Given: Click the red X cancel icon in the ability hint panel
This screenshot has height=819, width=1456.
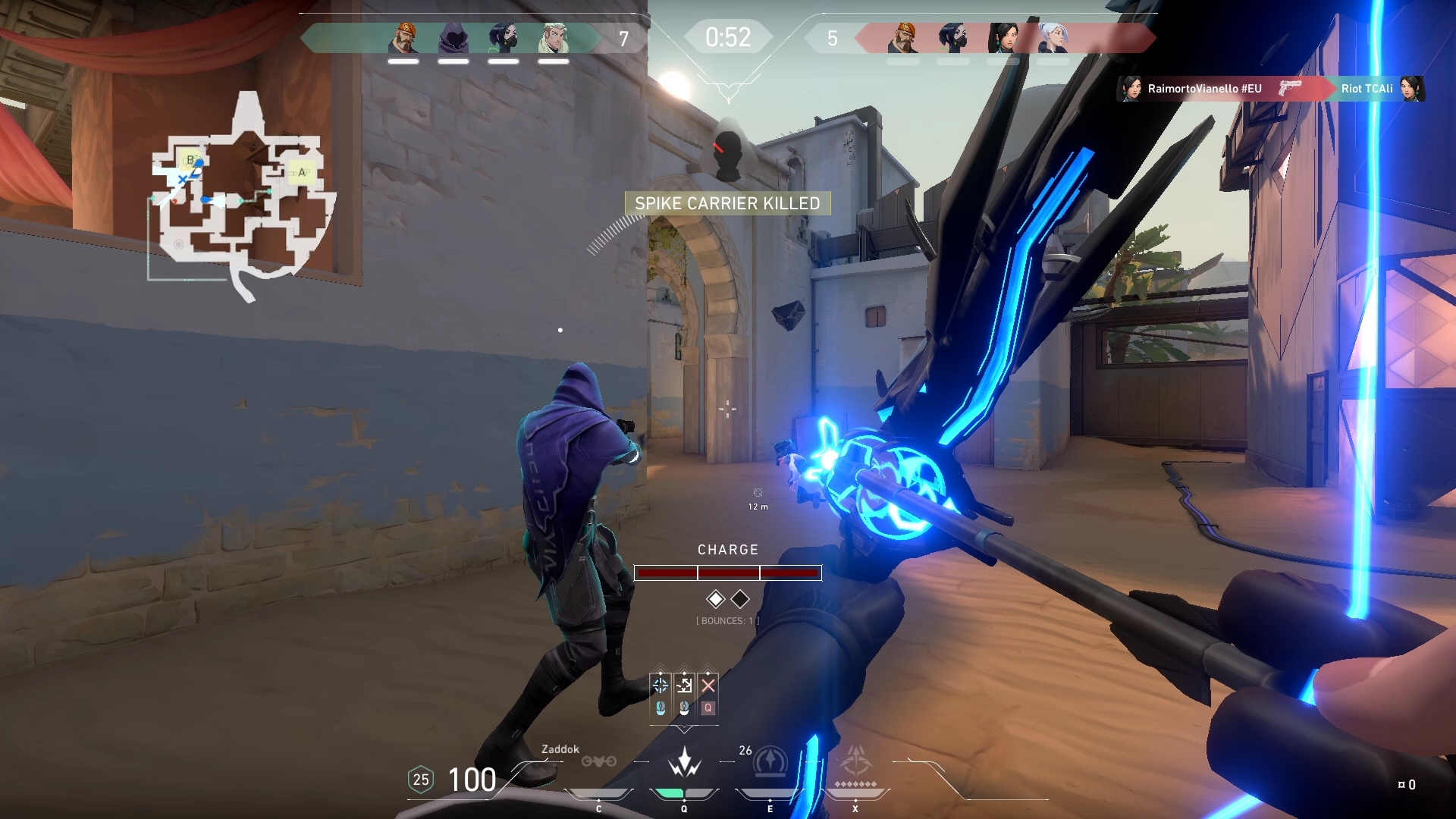Looking at the screenshot, I should click(708, 685).
